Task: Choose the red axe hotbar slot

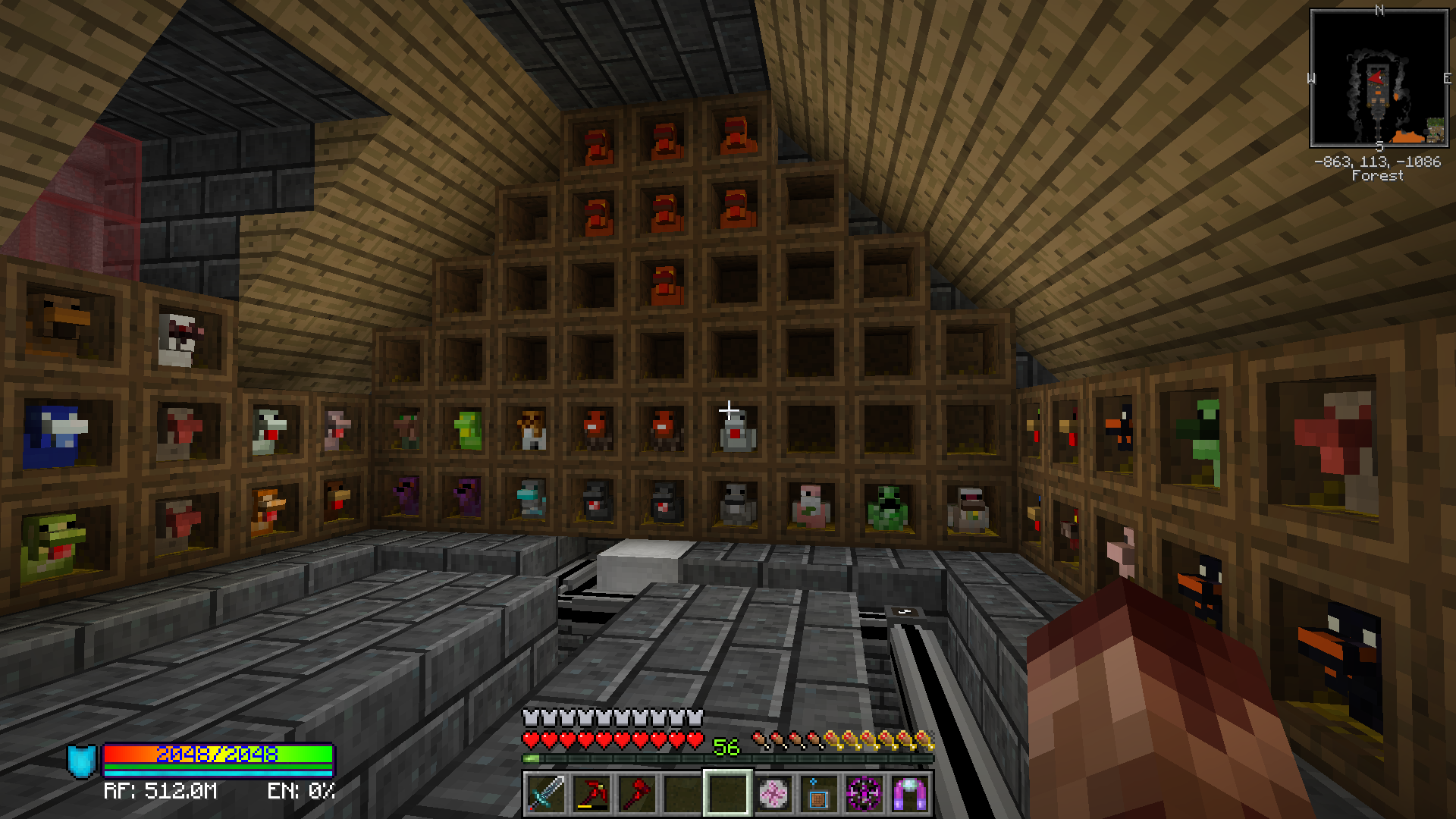Action: (637, 793)
